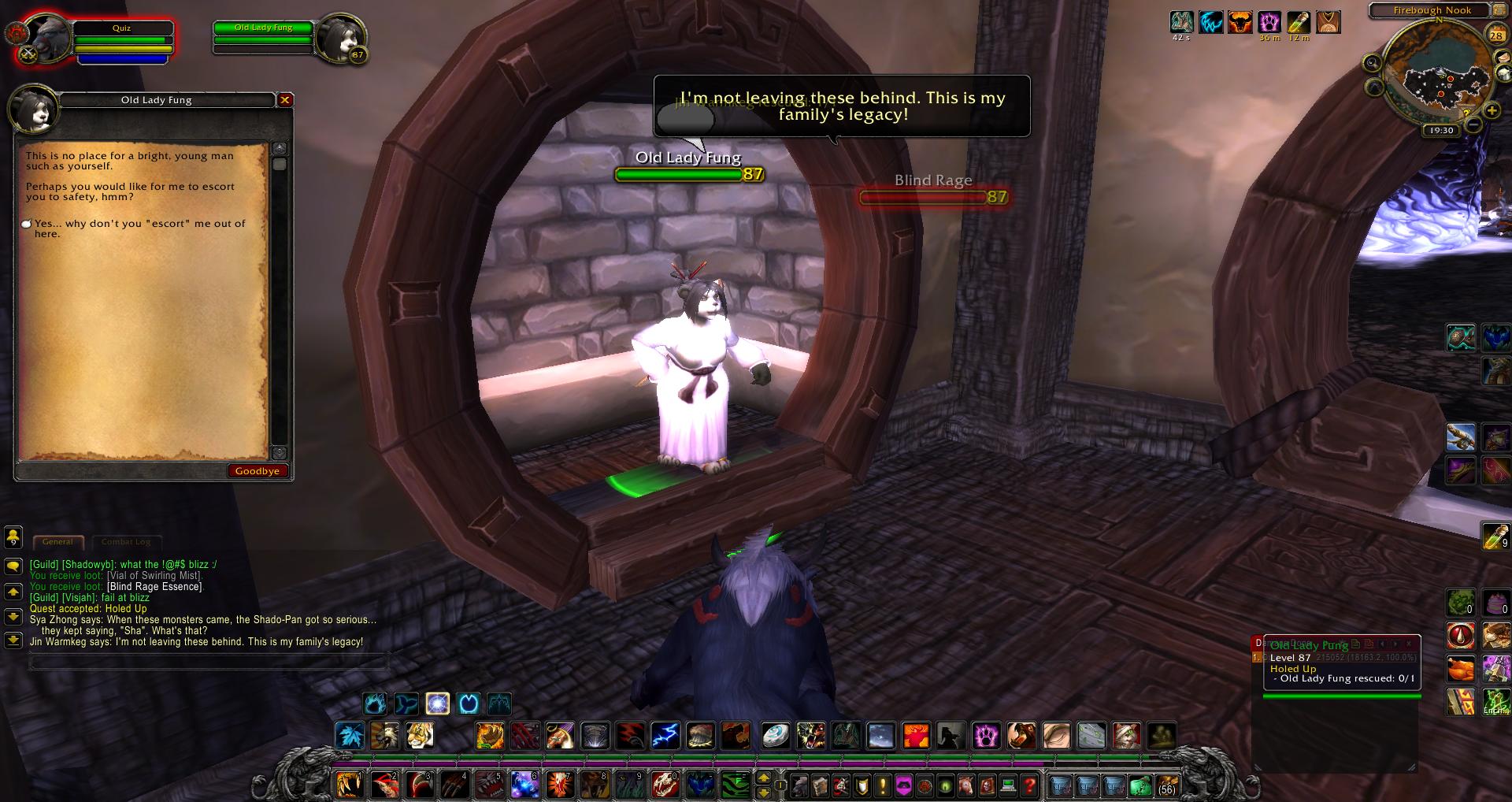Click the hearthstone-style ability on the action bar
Image resolution: width=1512 pixels, height=802 pixels.
(776, 737)
